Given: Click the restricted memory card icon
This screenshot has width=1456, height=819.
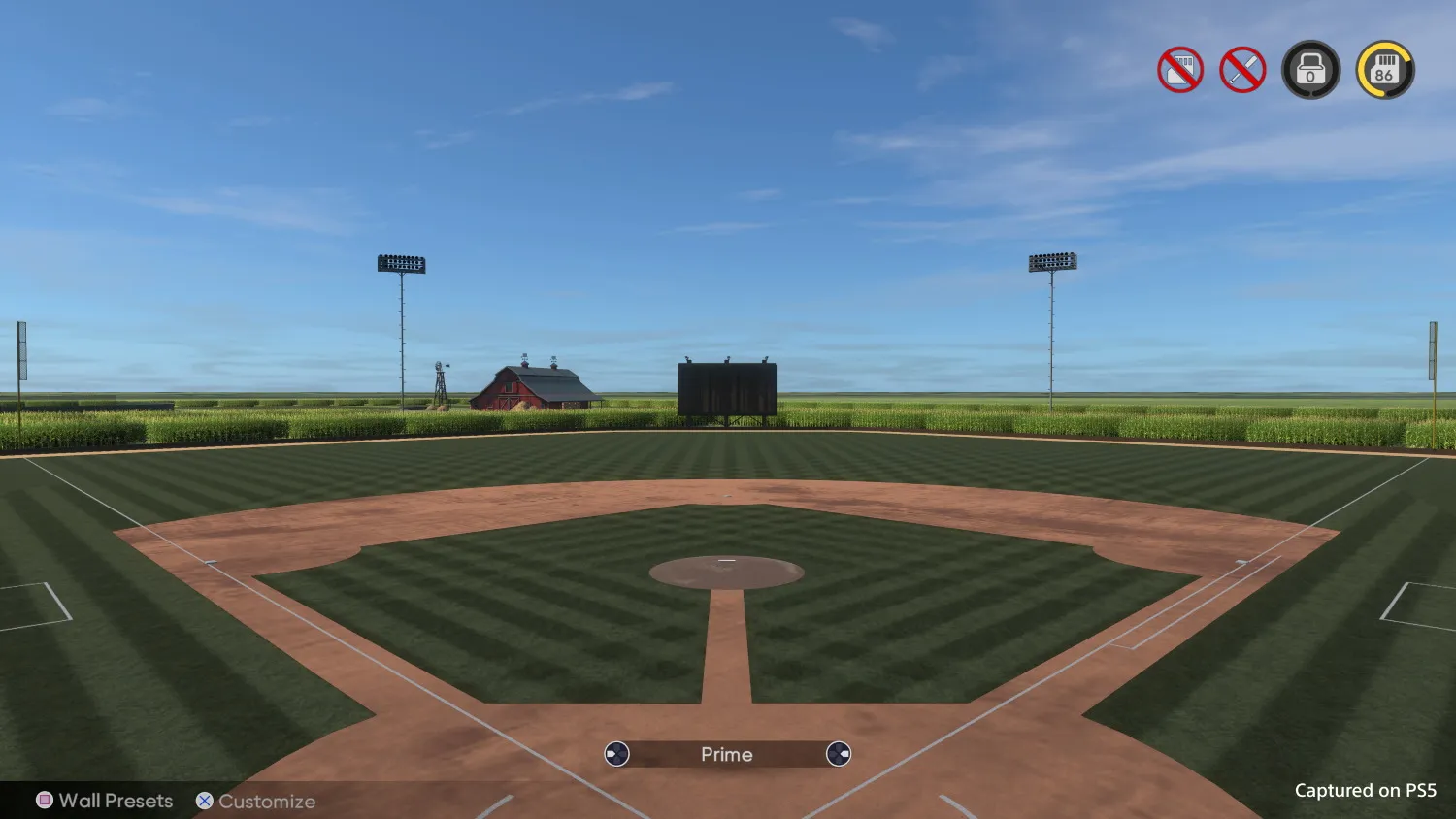Looking at the screenshot, I should tap(1179, 69).
